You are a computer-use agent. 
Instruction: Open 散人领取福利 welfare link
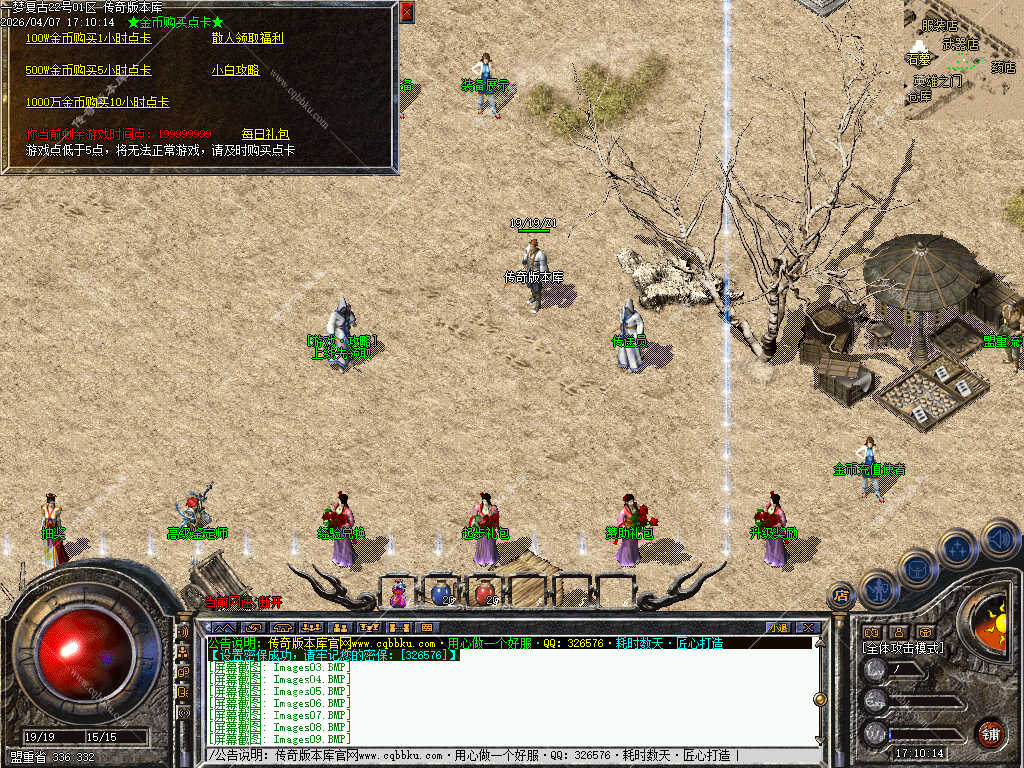(x=247, y=38)
